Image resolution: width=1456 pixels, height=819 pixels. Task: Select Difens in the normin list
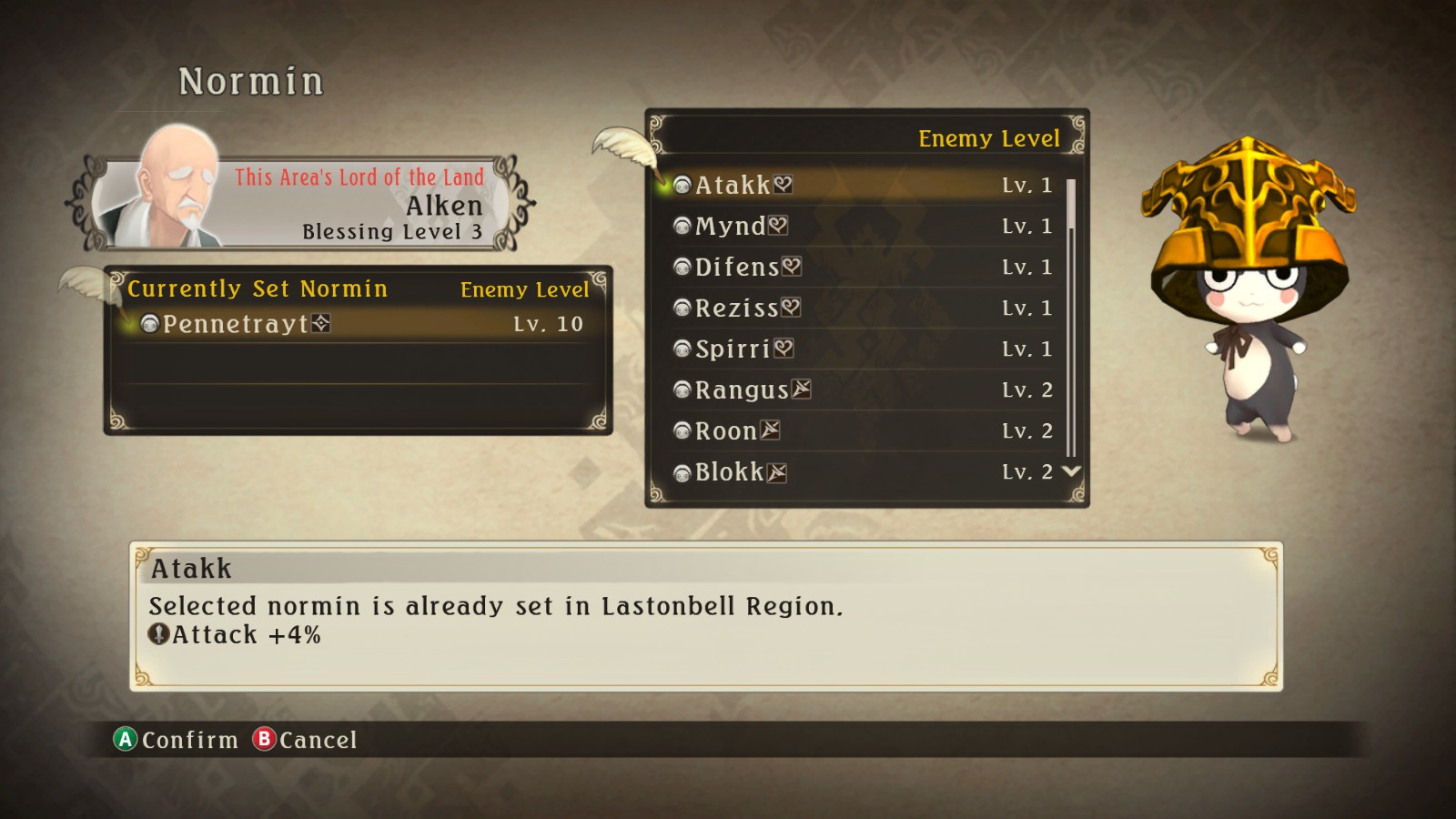[x=737, y=267]
